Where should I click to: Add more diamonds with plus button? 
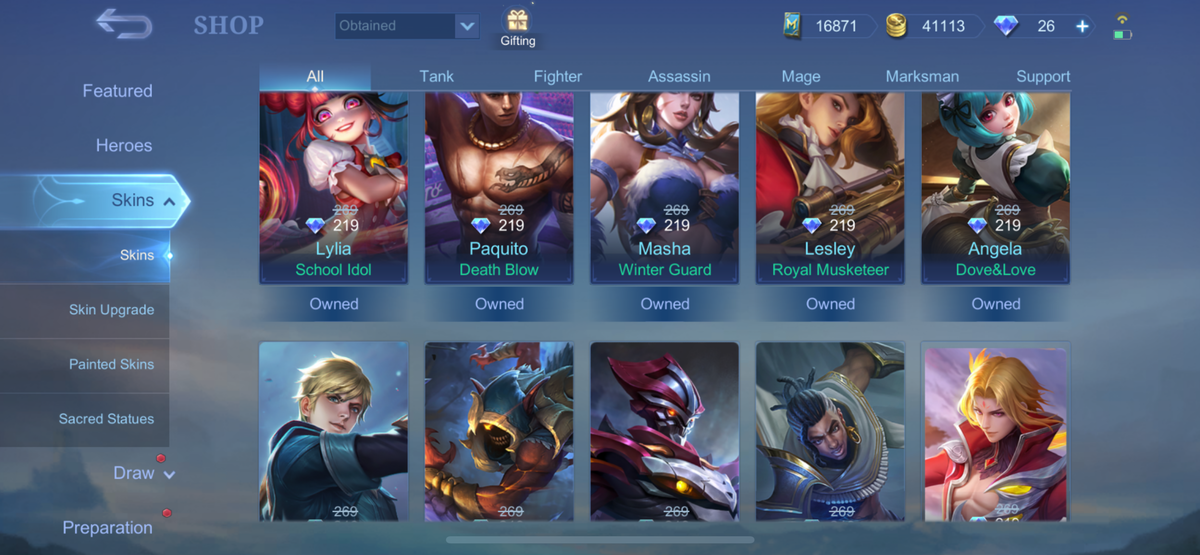1082,26
